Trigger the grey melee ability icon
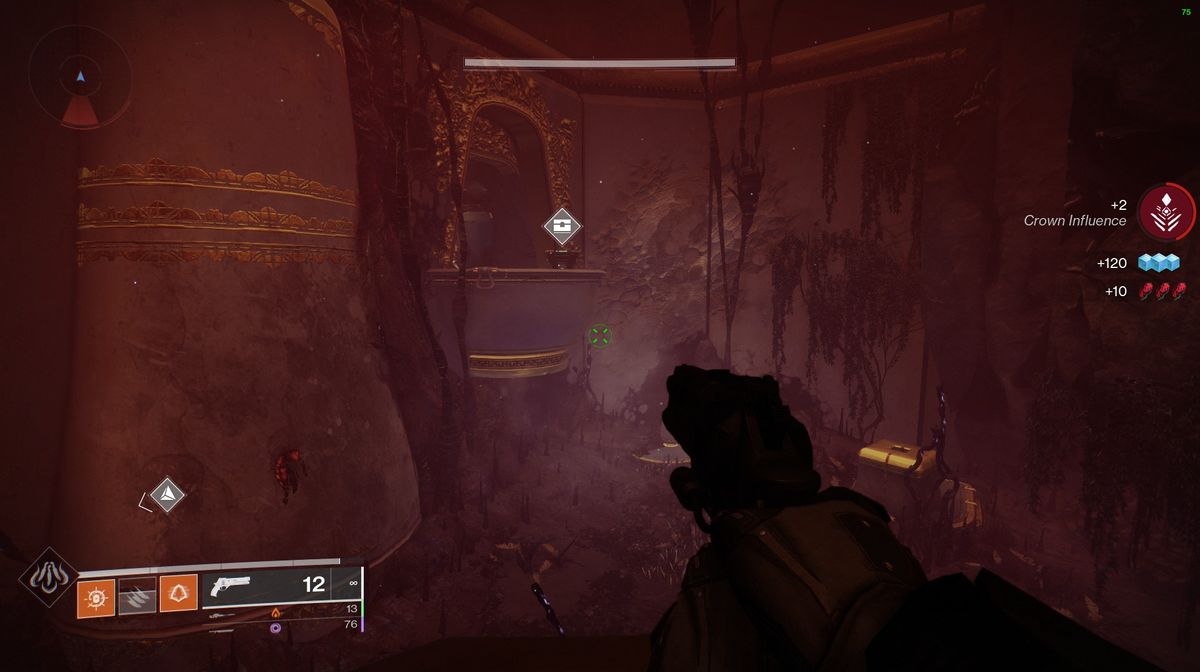The height and width of the screenshot is (672, 1200). tap(138, 596)
